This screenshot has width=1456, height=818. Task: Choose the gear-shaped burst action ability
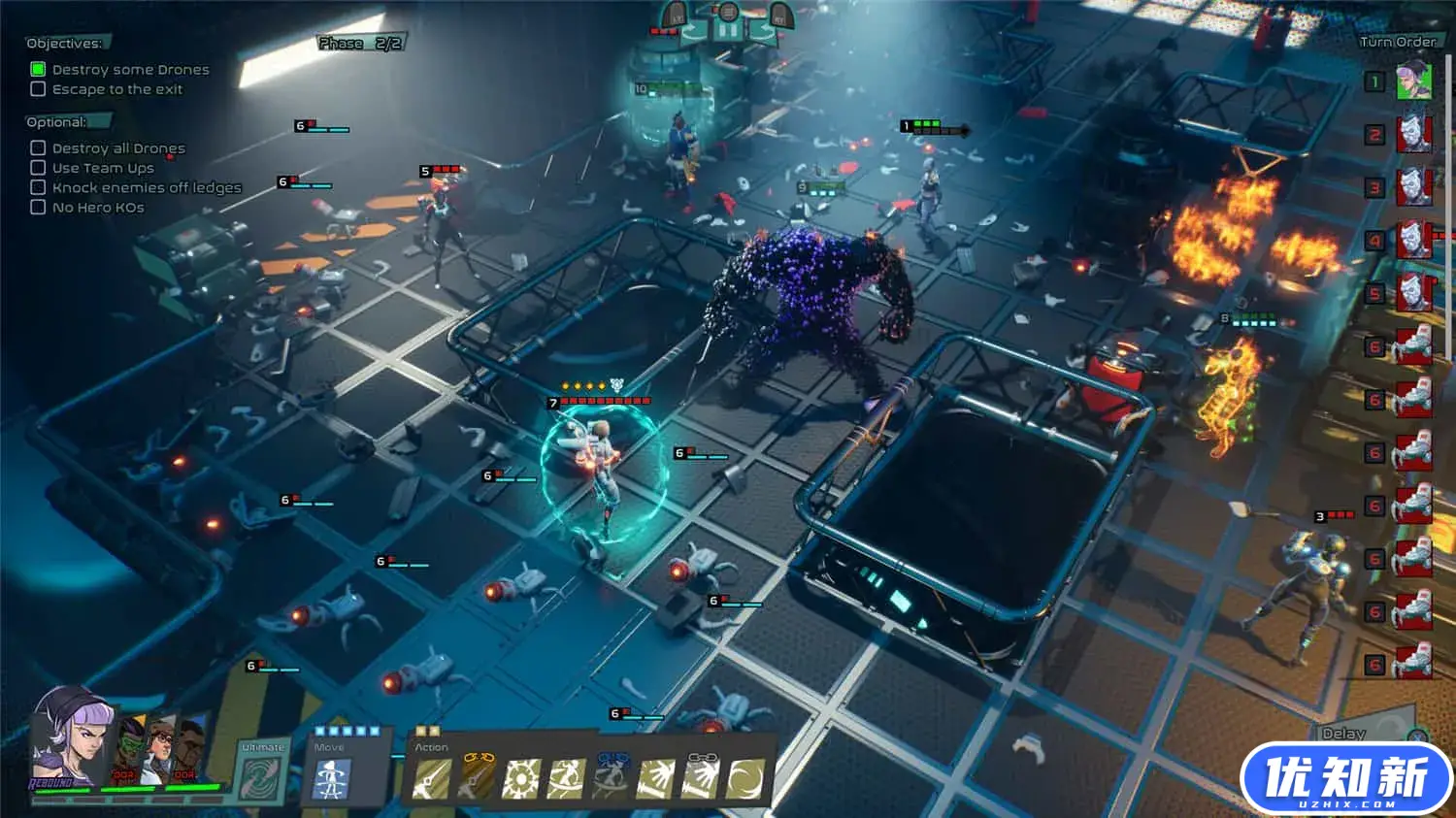pos(520,778)
